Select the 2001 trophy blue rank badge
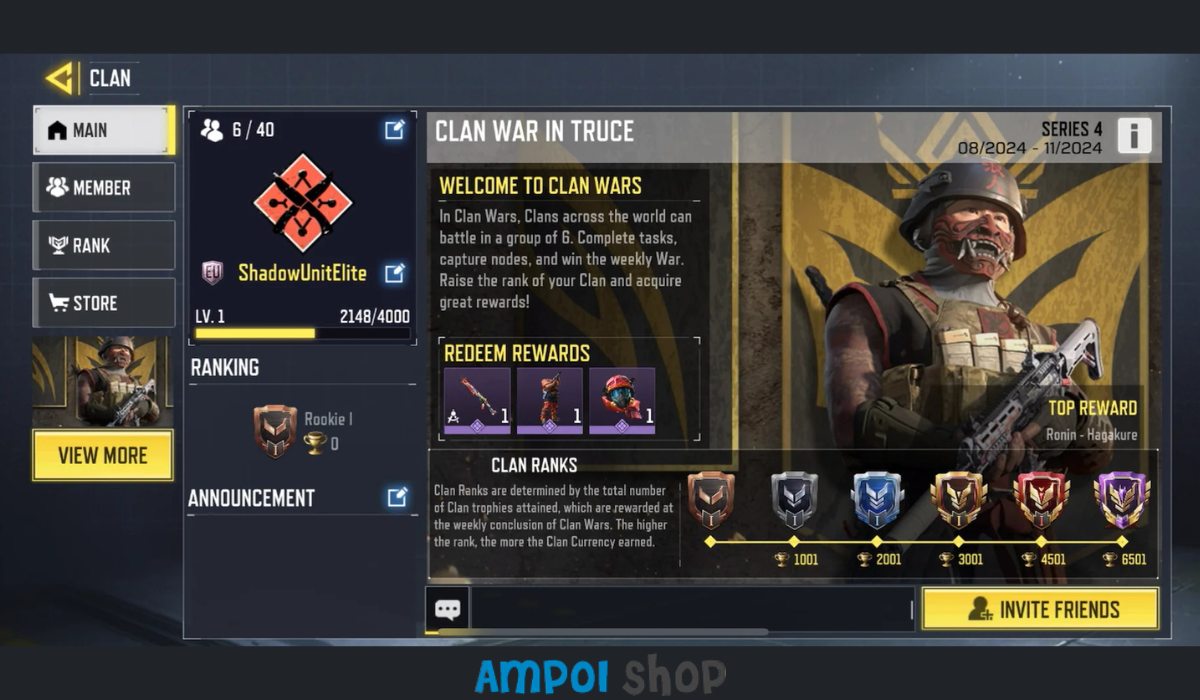 pyautogui.click(x=877, y=500)
